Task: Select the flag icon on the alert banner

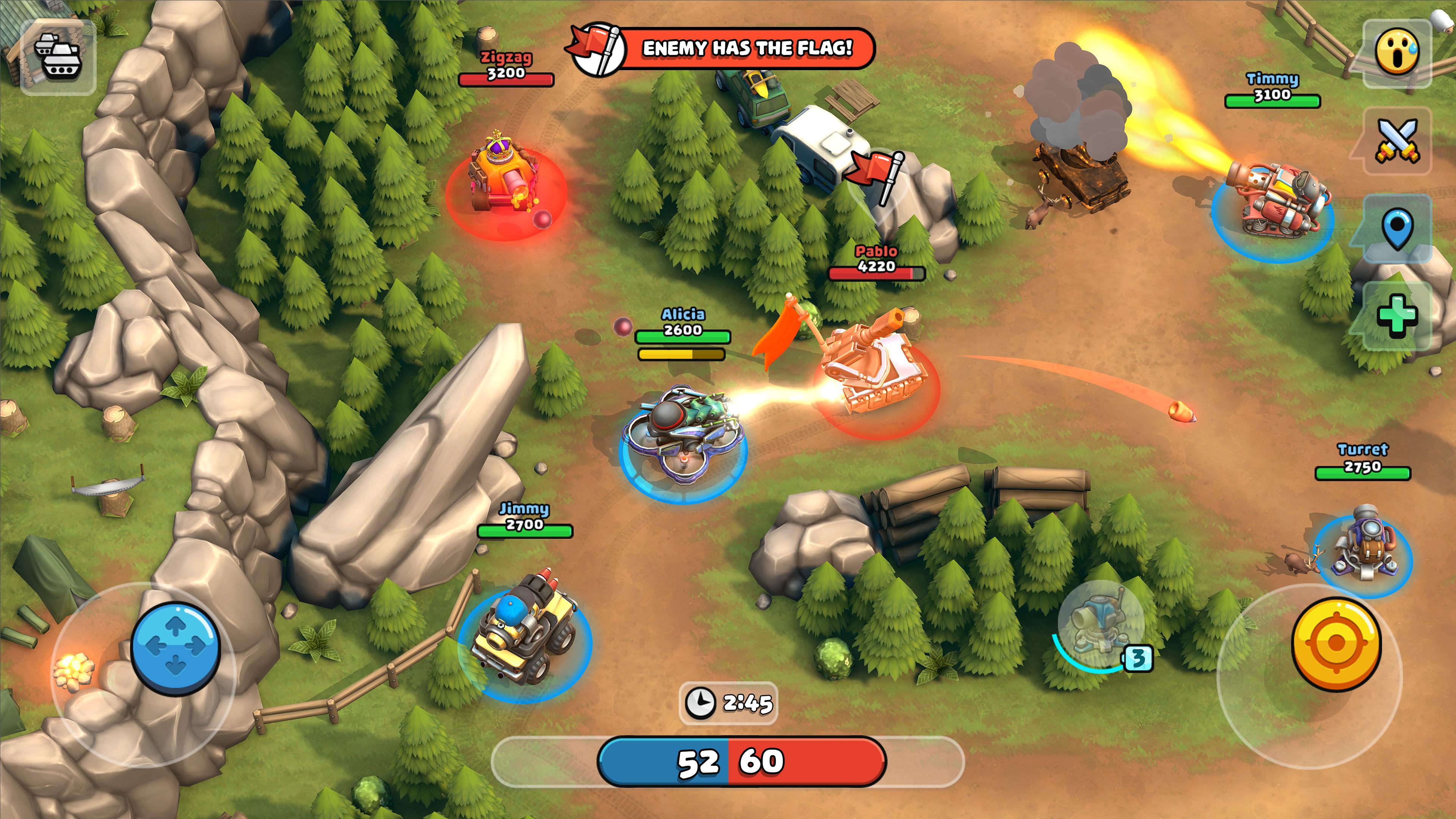Action: [x=596, y=48]
